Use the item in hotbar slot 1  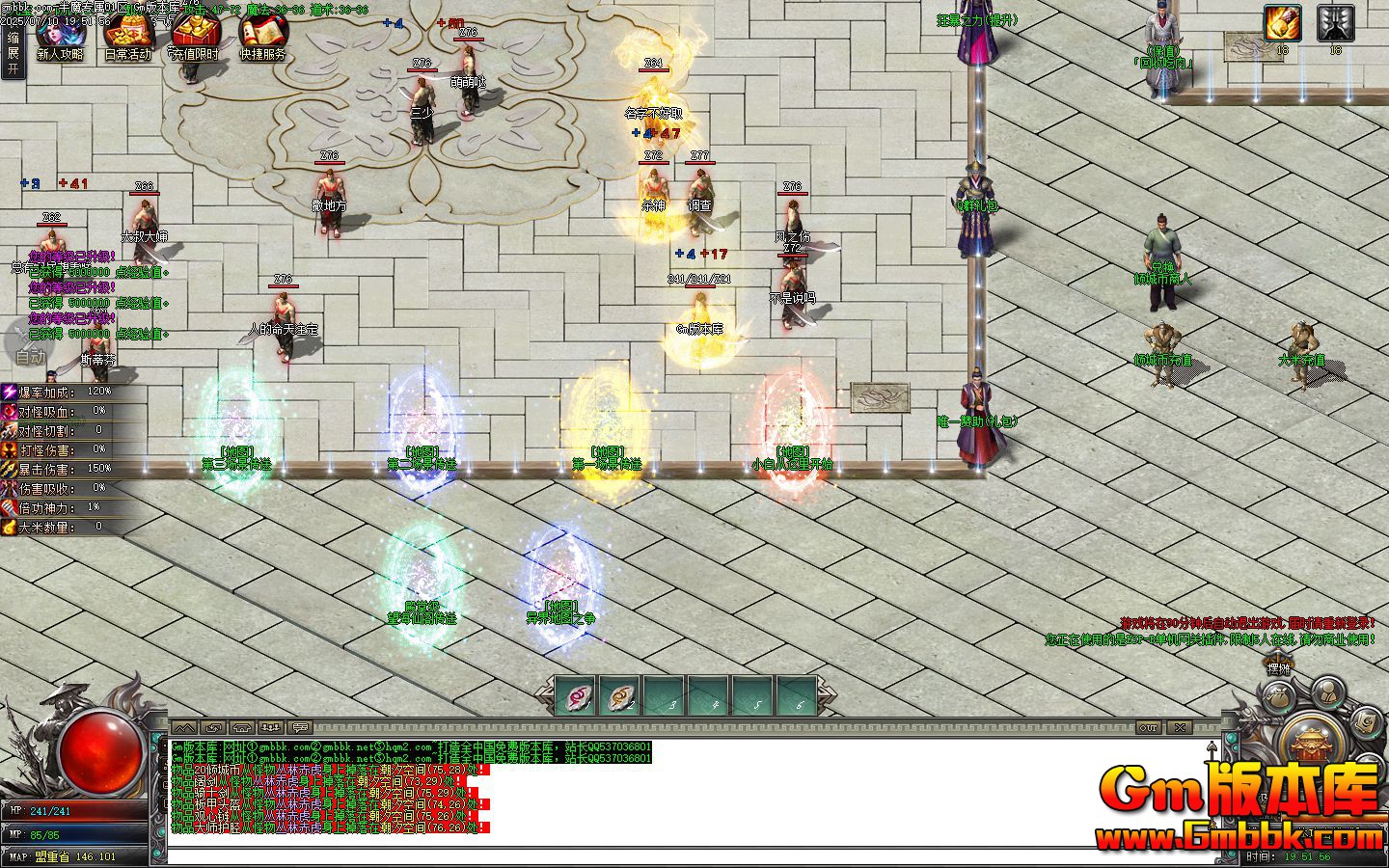pyautogui.click(x=577, y=696)
